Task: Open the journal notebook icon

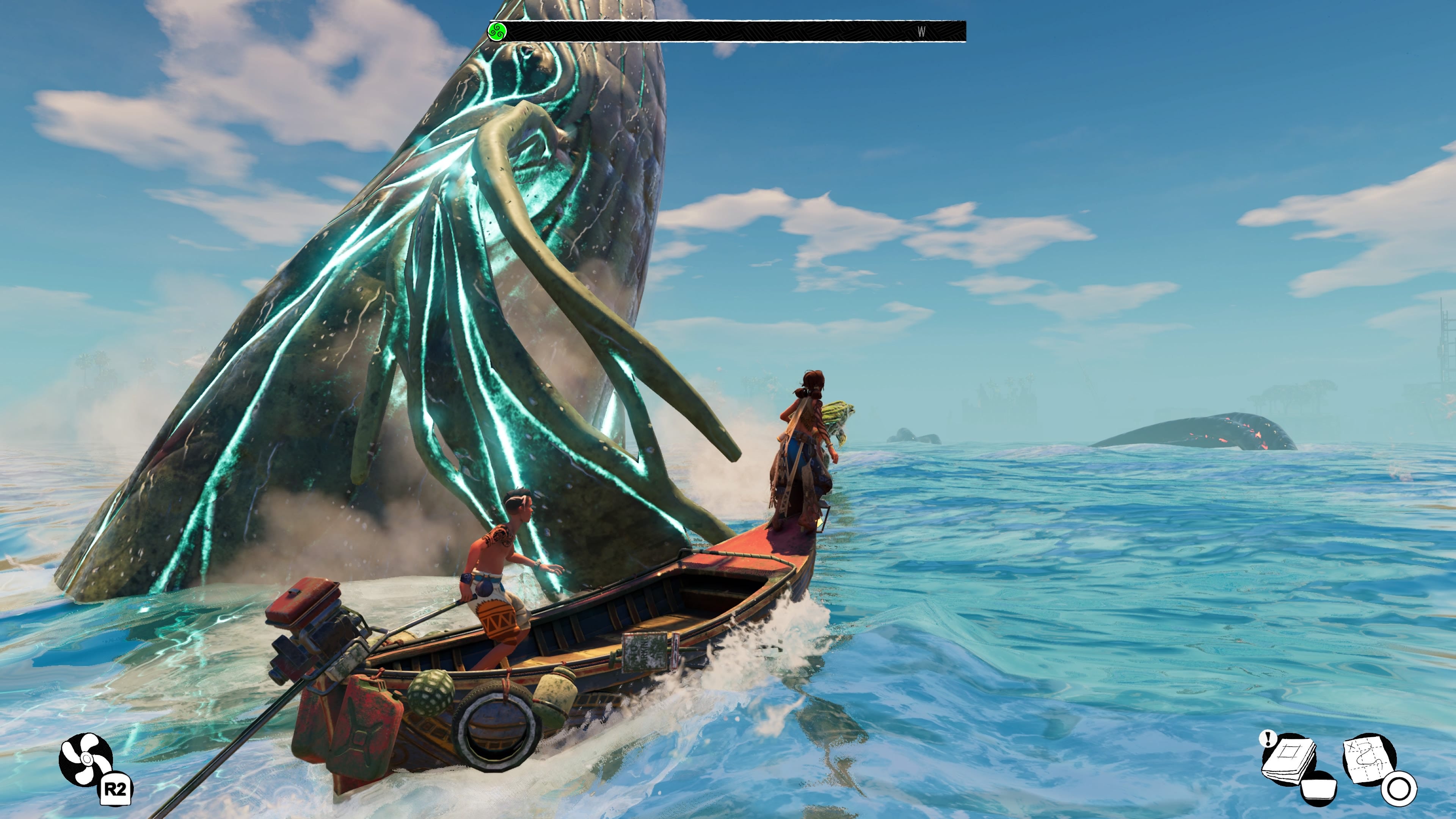Action: pos(1289,758)
